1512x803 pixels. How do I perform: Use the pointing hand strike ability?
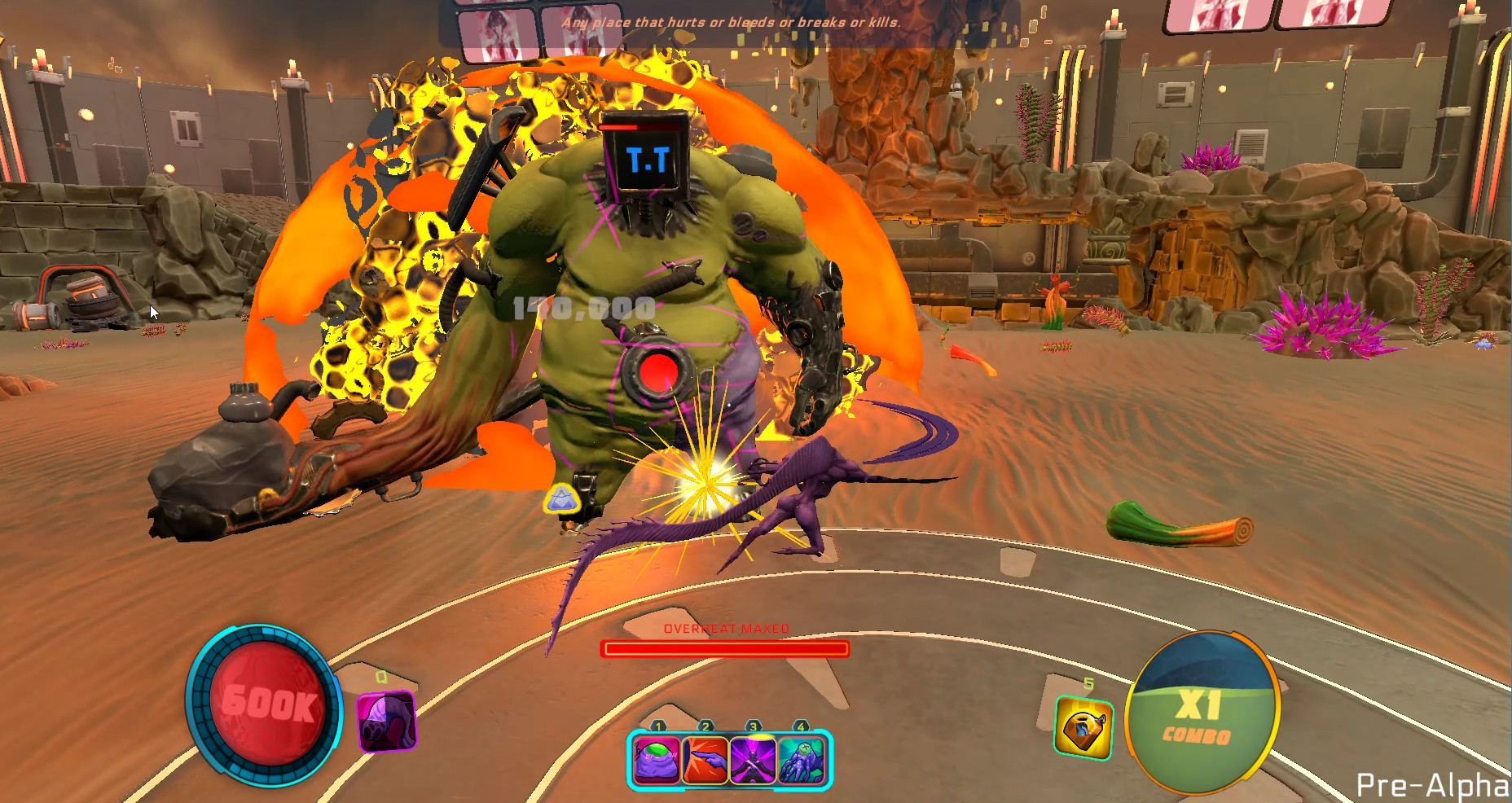[x=705, y=759]
